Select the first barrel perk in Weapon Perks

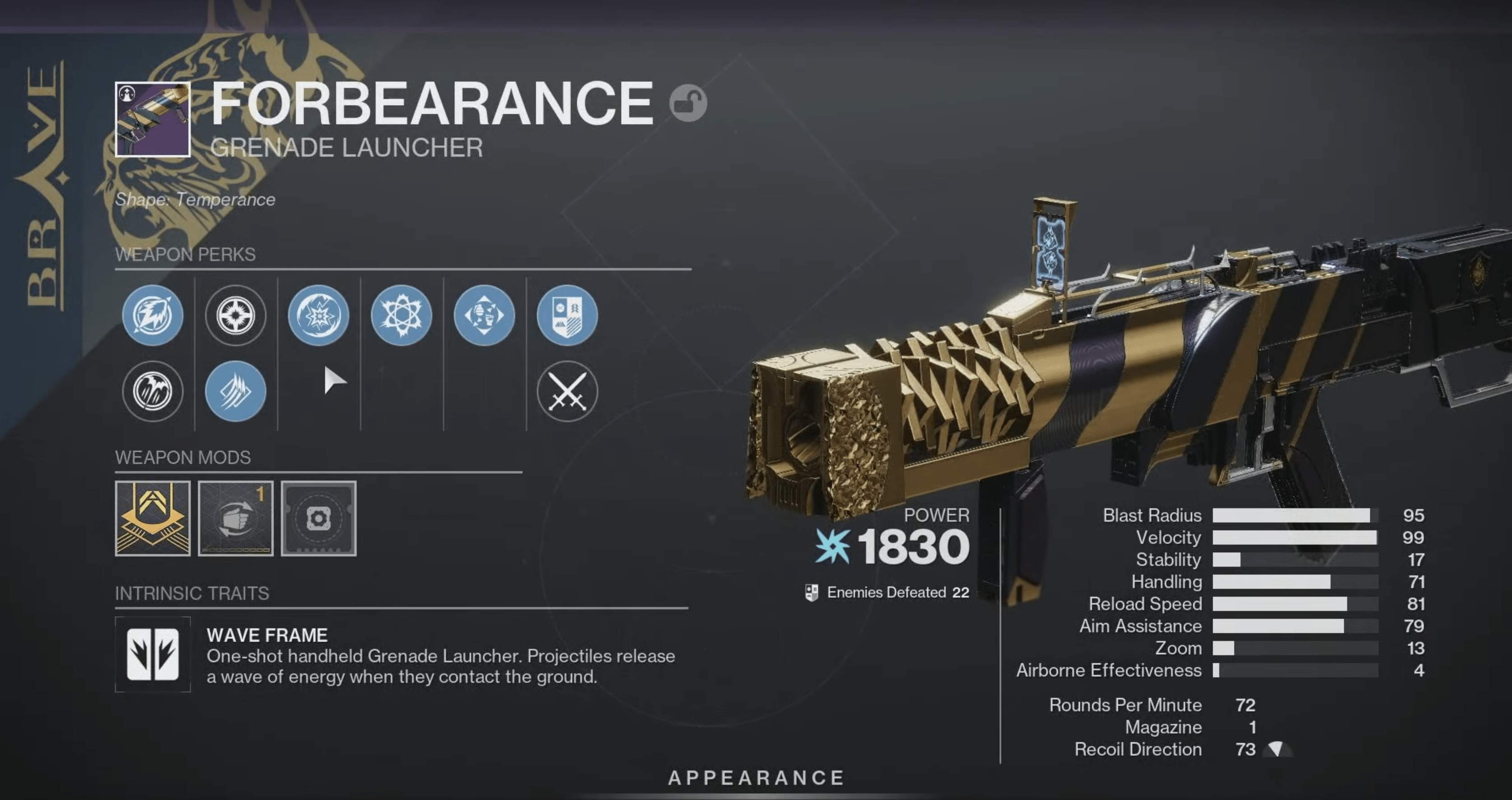pos(153,315)
